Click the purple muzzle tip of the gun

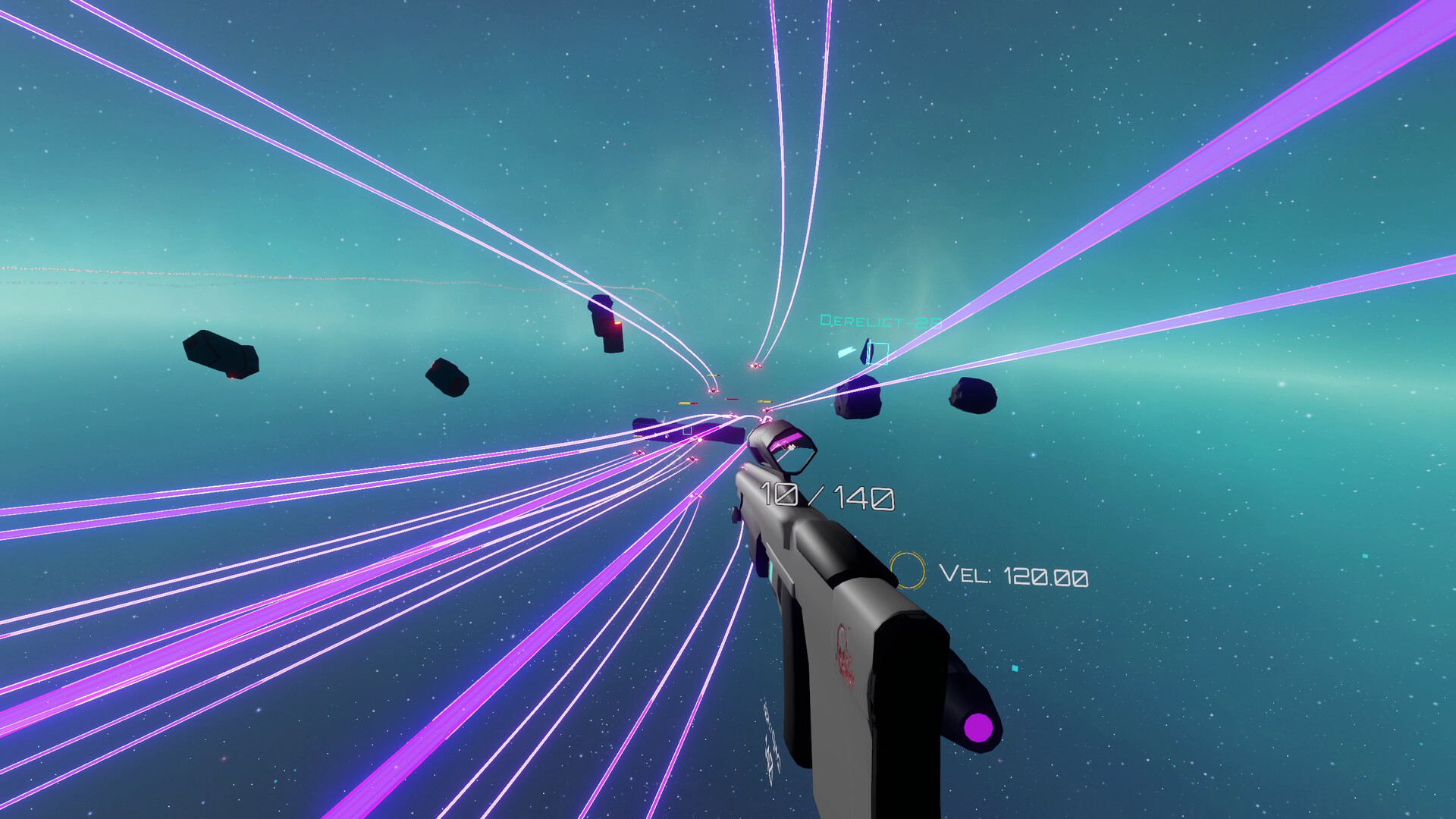pos(979,729)
